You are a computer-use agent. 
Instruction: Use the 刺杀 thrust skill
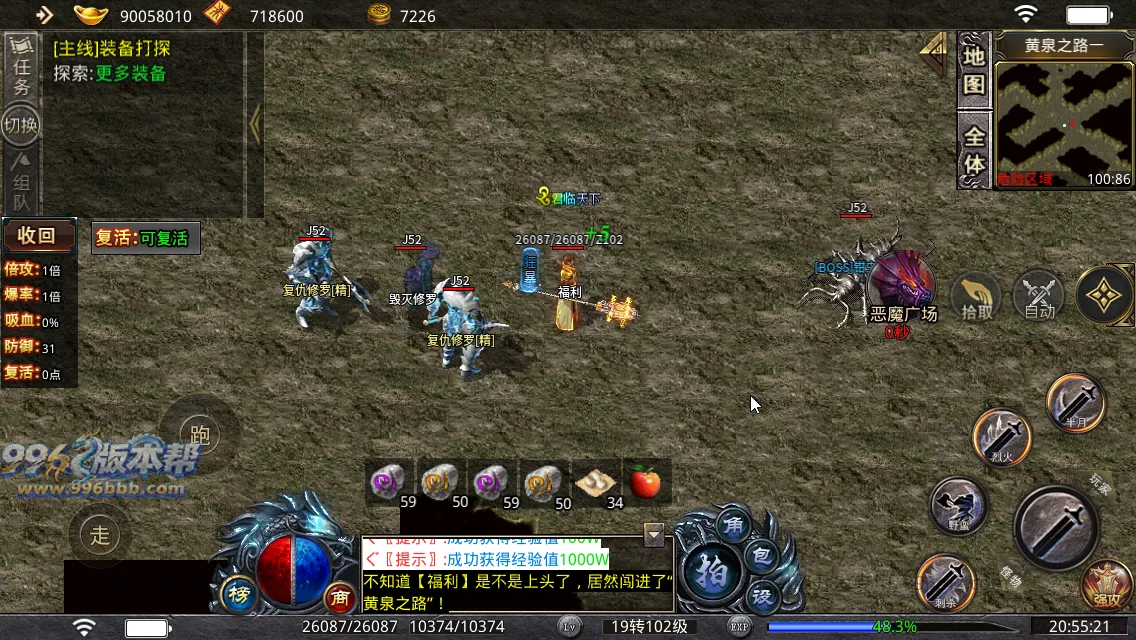(946, 582)
